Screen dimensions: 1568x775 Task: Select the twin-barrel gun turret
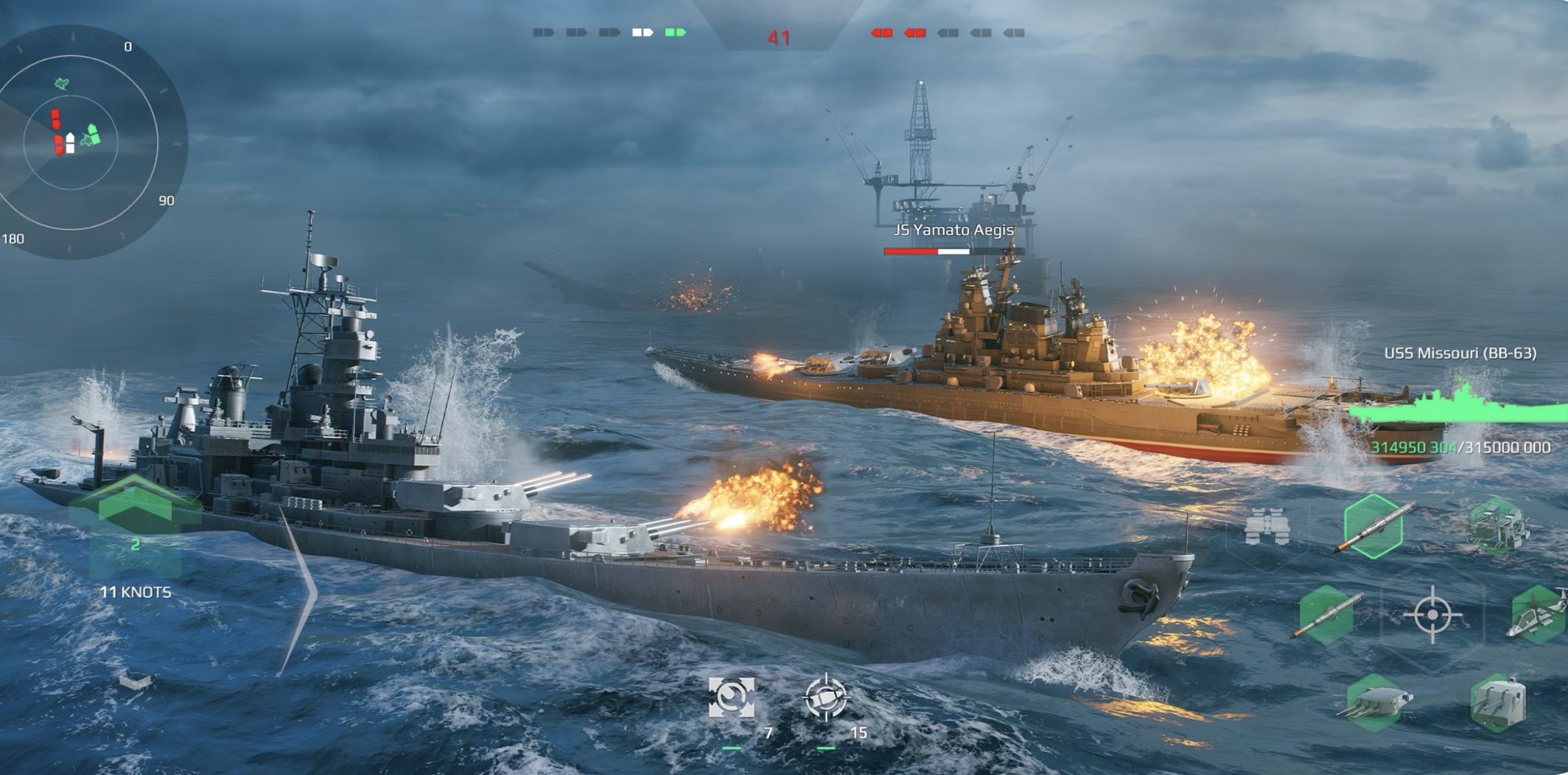1499,703
